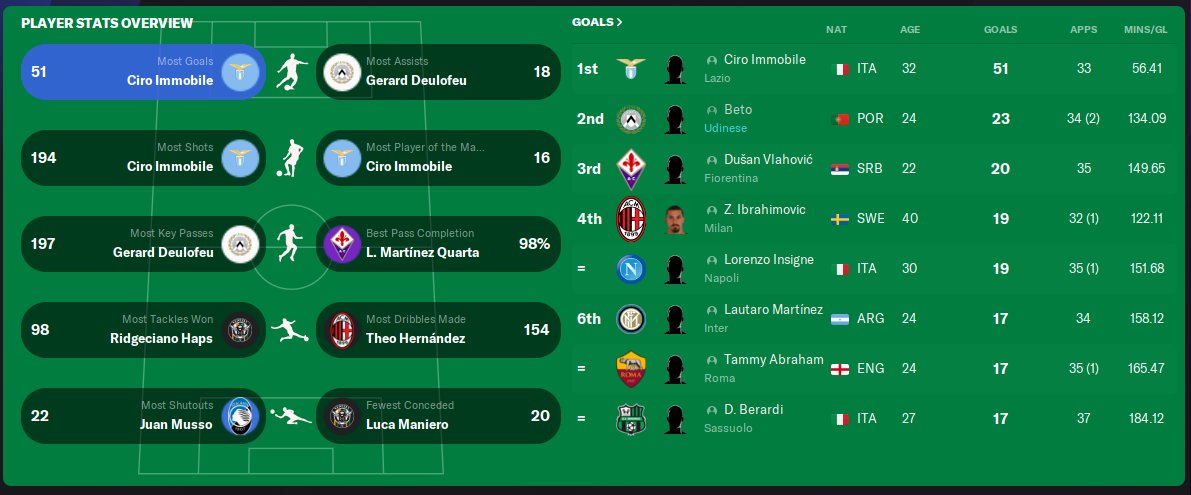Image resolution: width=1191 pixels, height=495 pixels.
Task: Select the Best Pass Completion card
Action: (438, 244)
